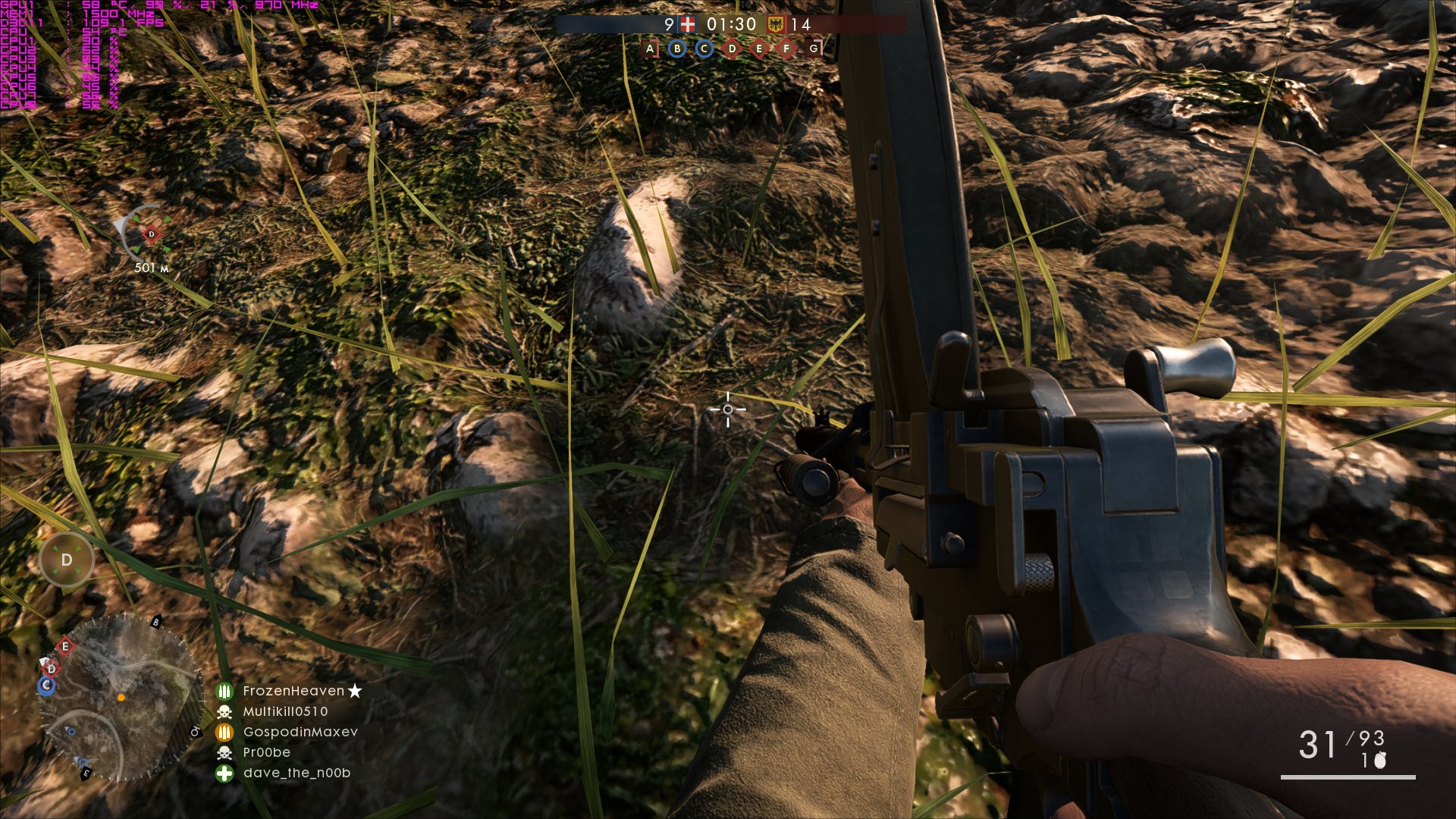Select Pr00be from the squad list
Screen dimensions: 1456x819
point(266,752)
